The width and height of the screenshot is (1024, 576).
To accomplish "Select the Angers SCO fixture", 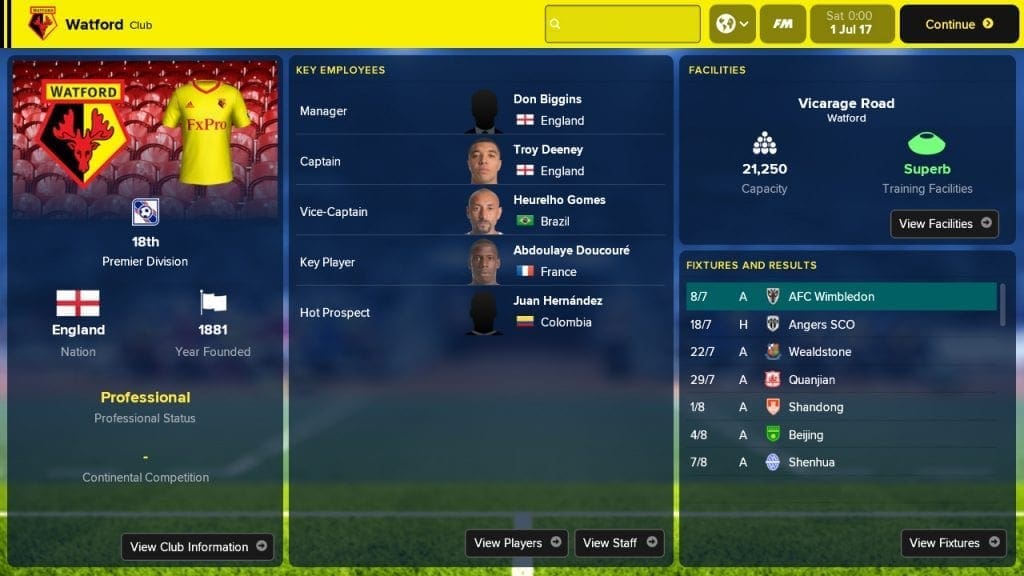I will pyautogui.click(x=821, y=325).
